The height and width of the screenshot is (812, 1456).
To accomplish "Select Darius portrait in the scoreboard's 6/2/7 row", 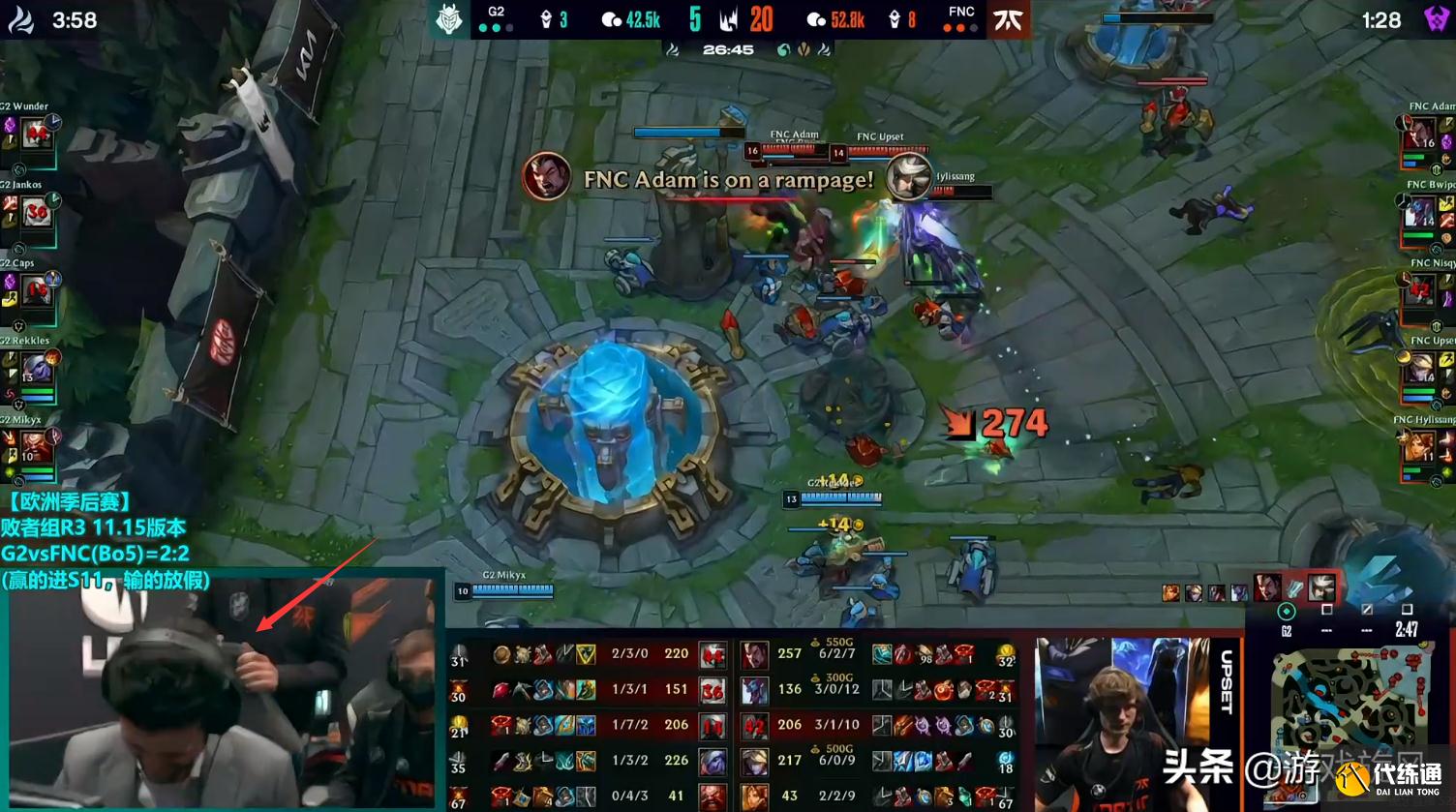I will pos(754,655).
